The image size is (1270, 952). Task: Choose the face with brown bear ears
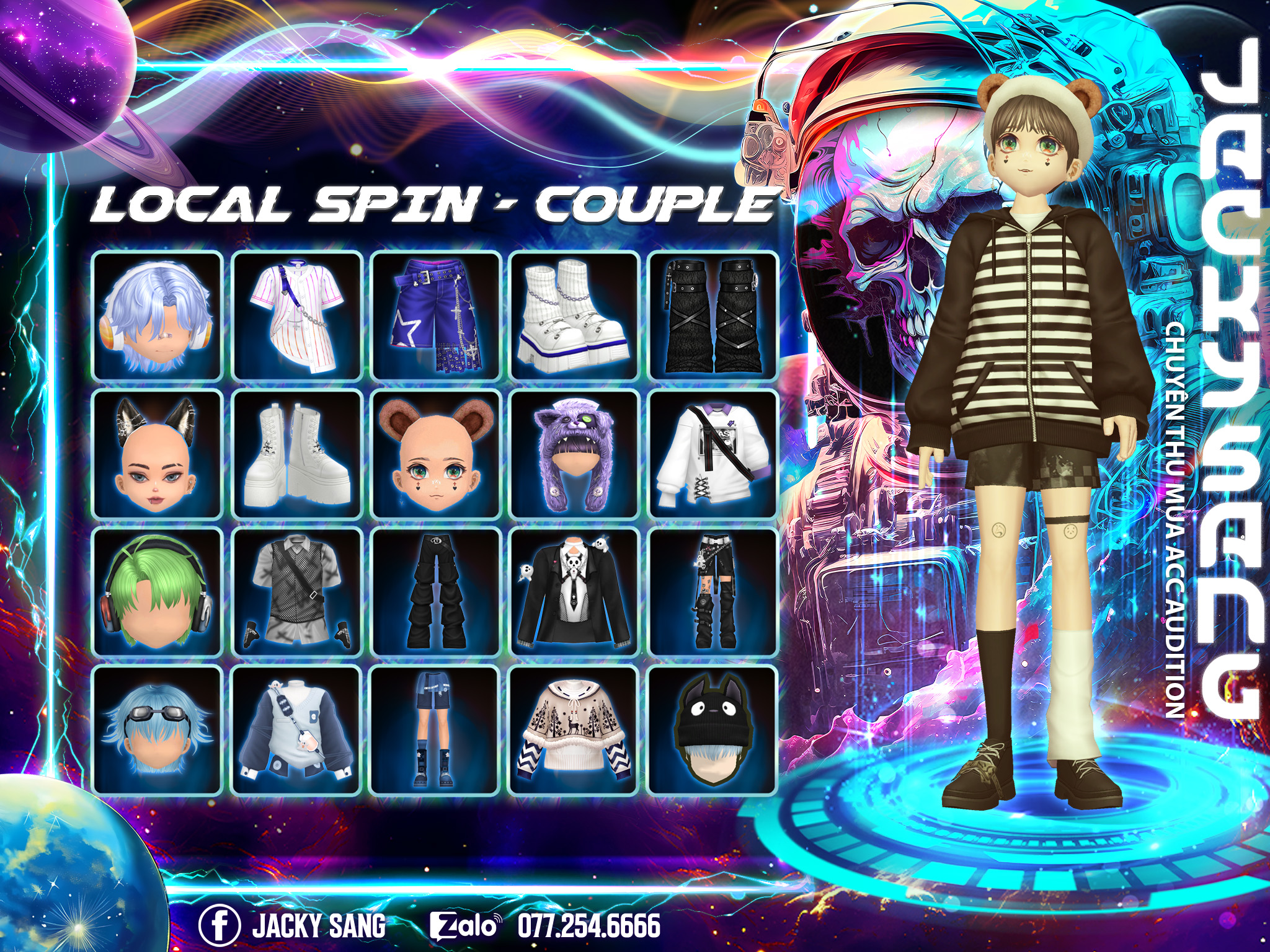coord(435,454)
